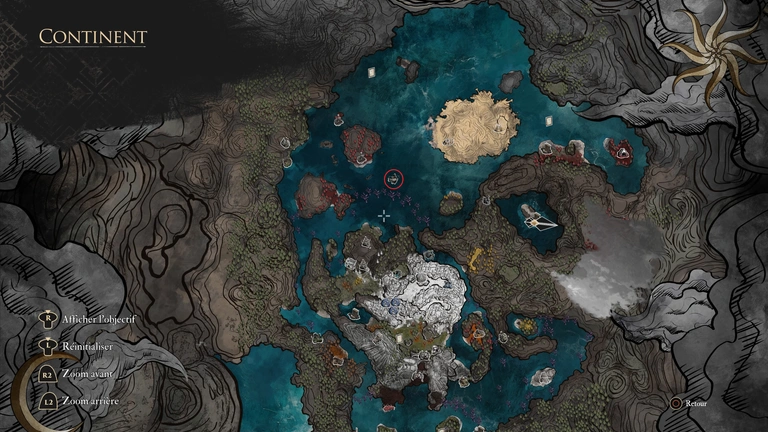The width and height of the screenshot is (768, 432).
Task: Click the Afficher l'objectif option
Action: (97, 318)
